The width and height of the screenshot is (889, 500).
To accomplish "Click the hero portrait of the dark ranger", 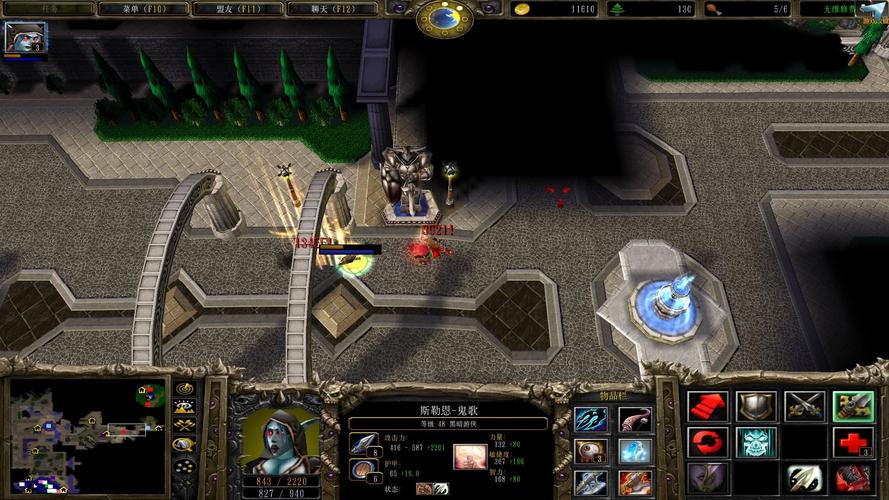I will (275, 438).
